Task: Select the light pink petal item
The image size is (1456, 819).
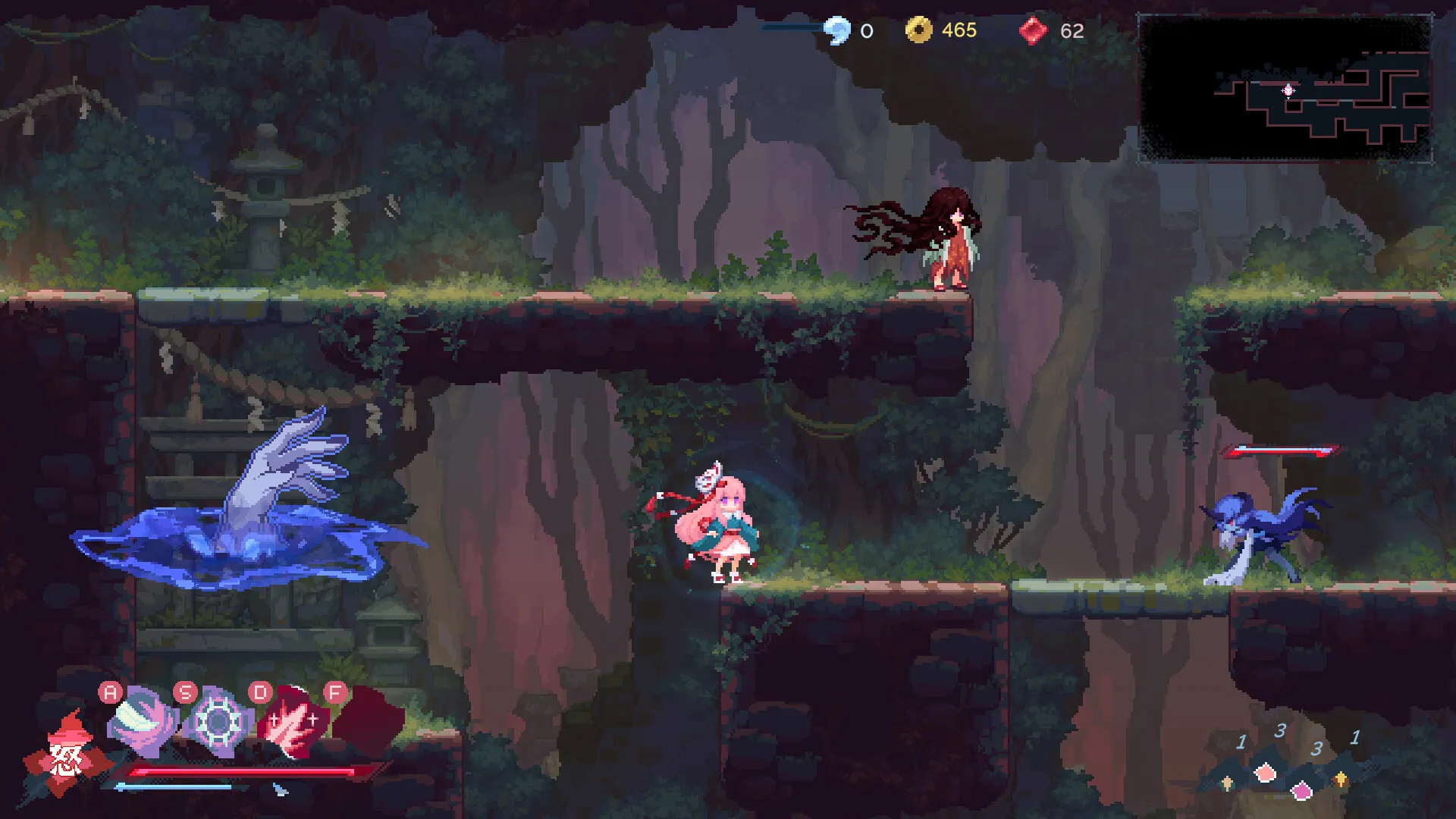Action: click(x=1265, y=773)
